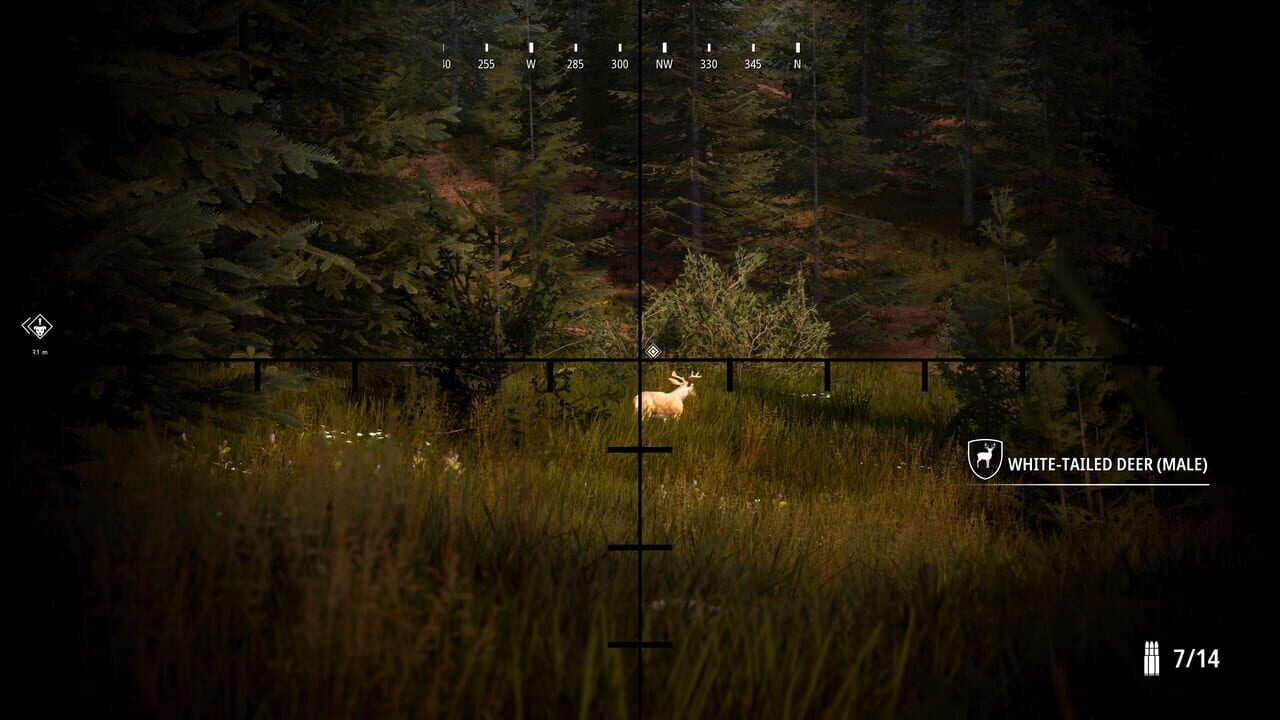This screenshot has height=720, width=1280.
Task: Click the dog companion diamond marker
Action: coord(38,327)
